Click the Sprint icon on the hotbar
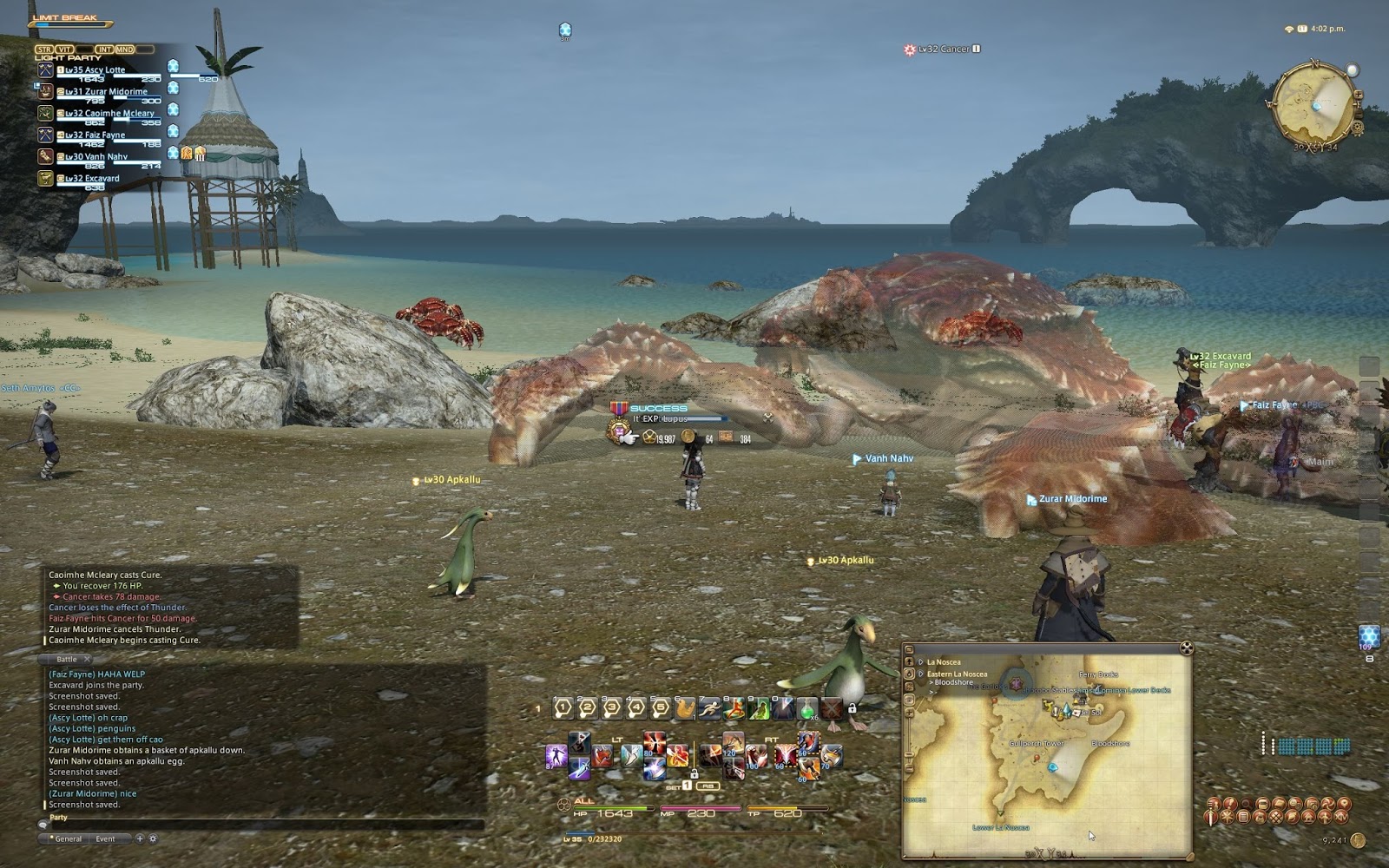1389x868 pixels. pos(709,707)
